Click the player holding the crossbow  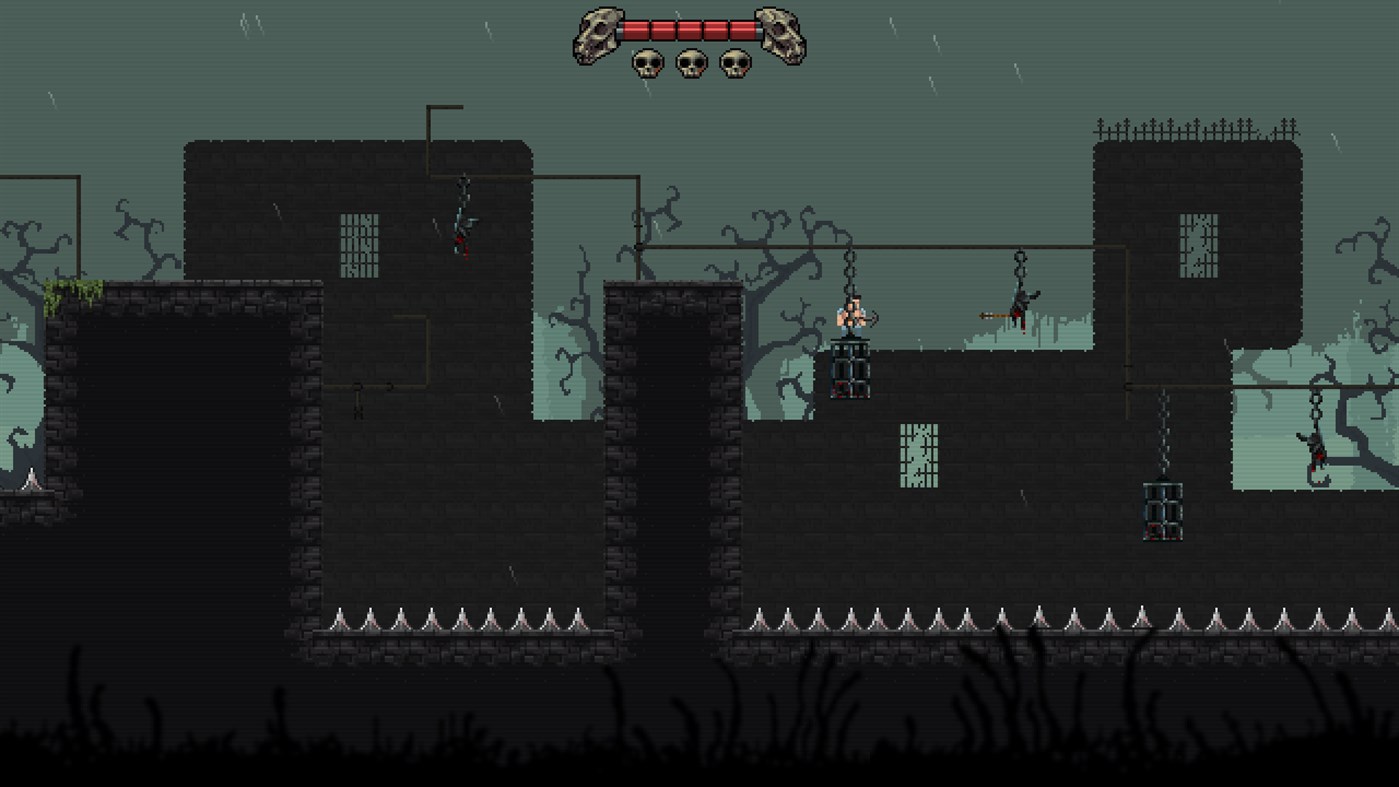pyautogui.click(x=852, y=315)
